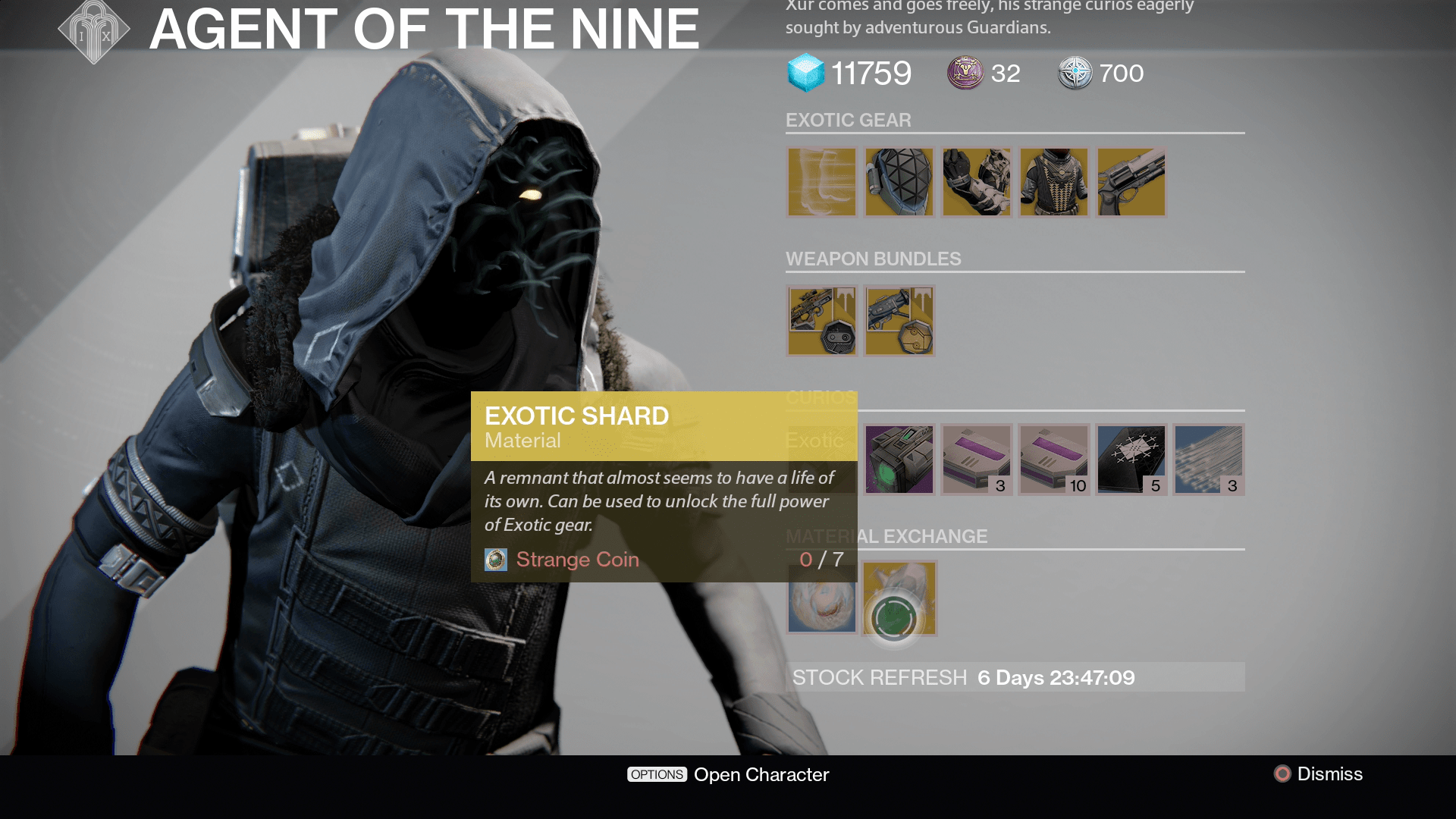
Task: Select the exotic boots in Exotic Gear
Action: 822,182
